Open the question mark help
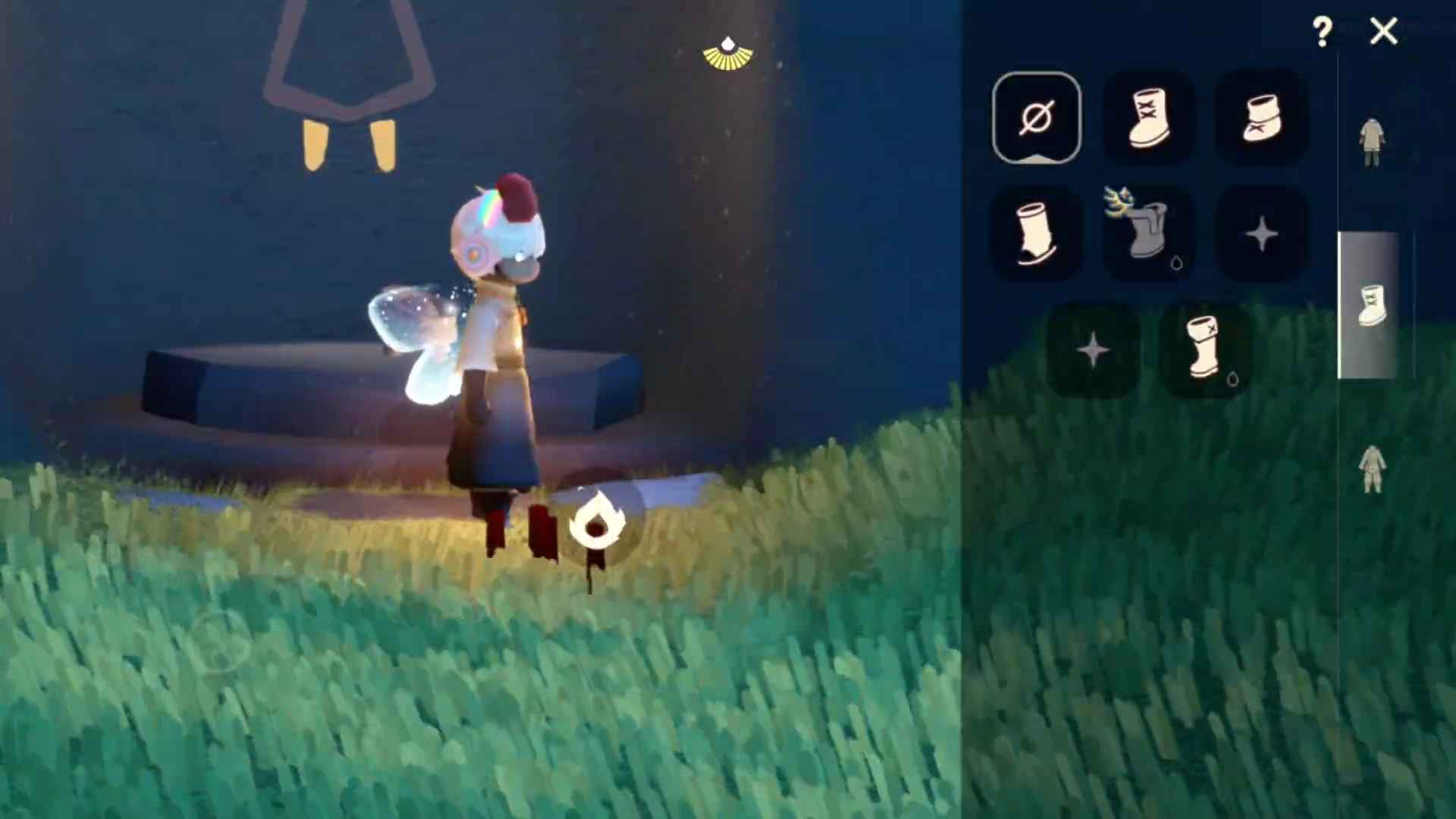Image resolution: width=1456 pixels, height=819 pixels. click(x=1322, y=32)
